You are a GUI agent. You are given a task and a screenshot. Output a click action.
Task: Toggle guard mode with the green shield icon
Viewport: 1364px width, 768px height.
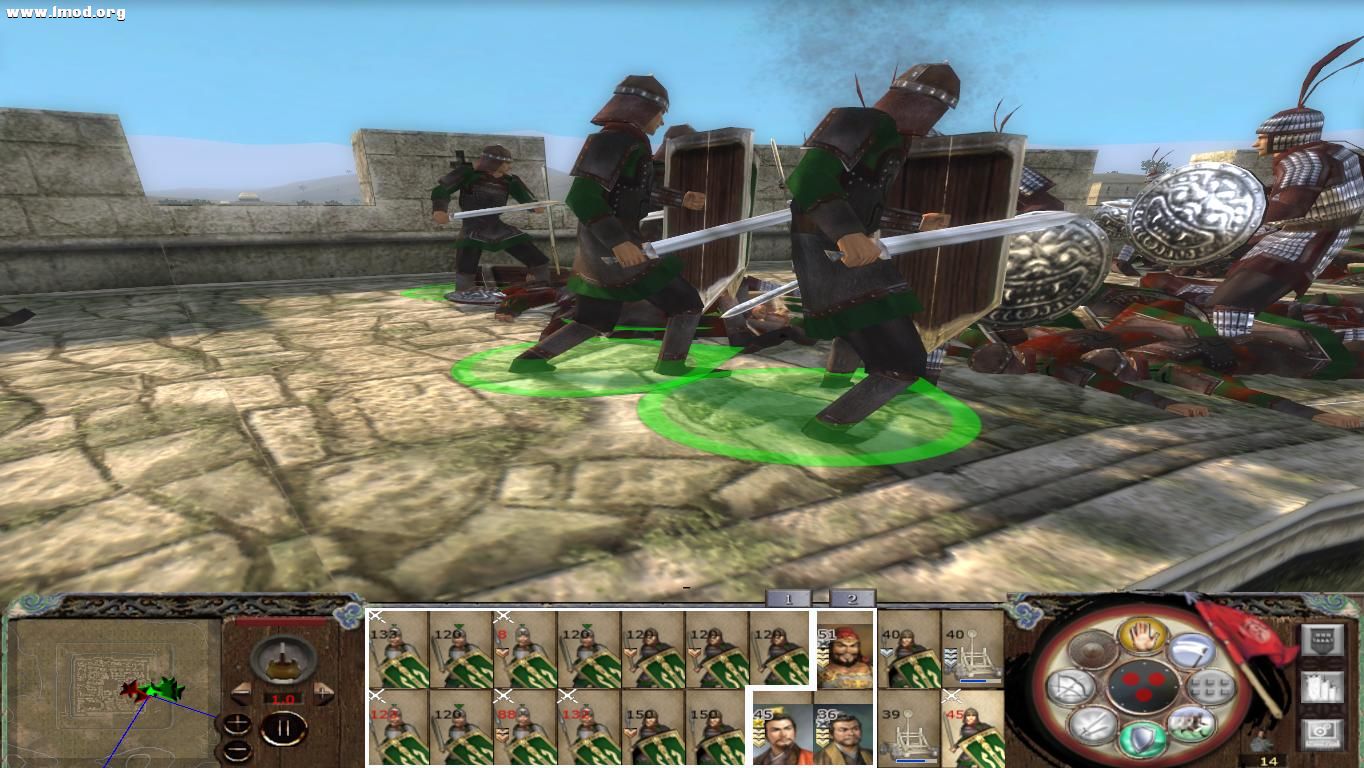click(x=1141, y=740)
